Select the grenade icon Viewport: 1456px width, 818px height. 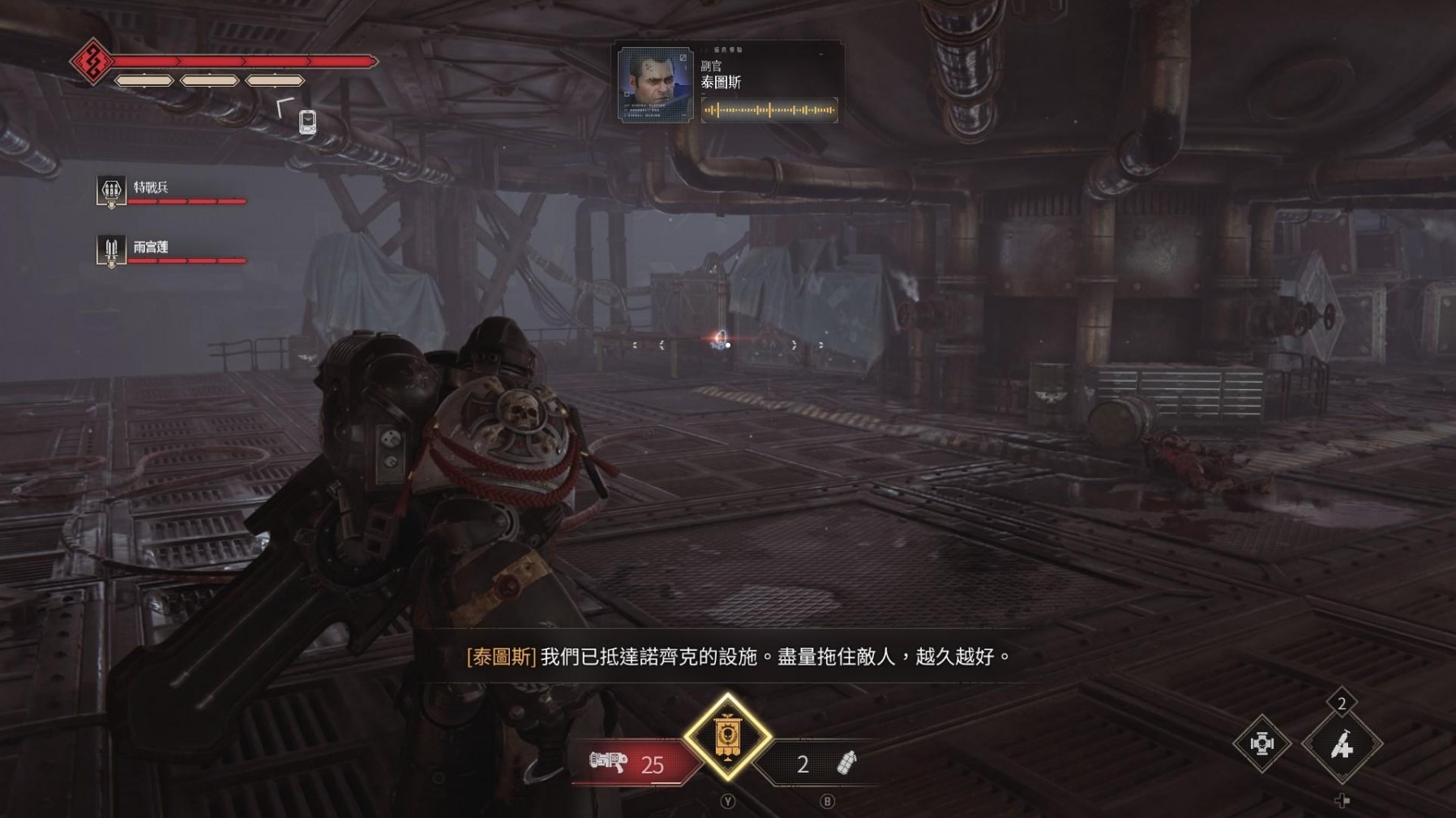(846, 763)
